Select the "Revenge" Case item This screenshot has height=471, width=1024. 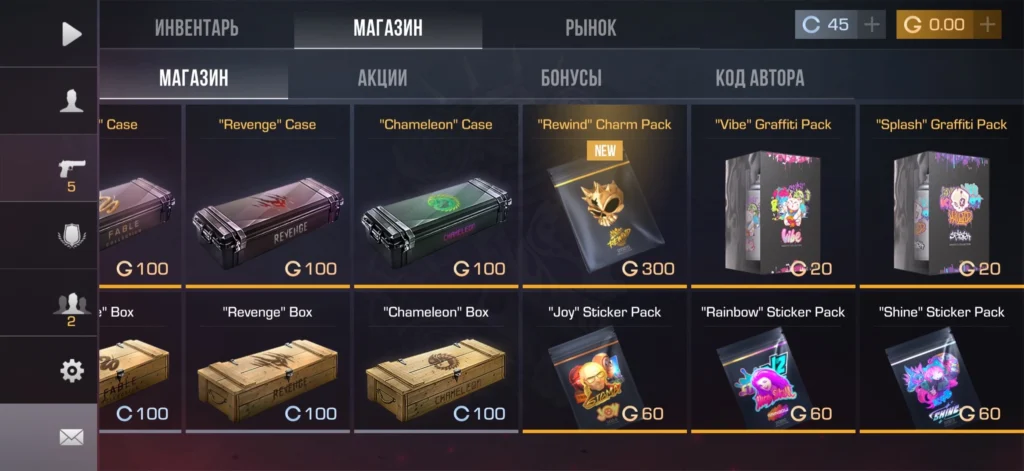tap(267, 195)
